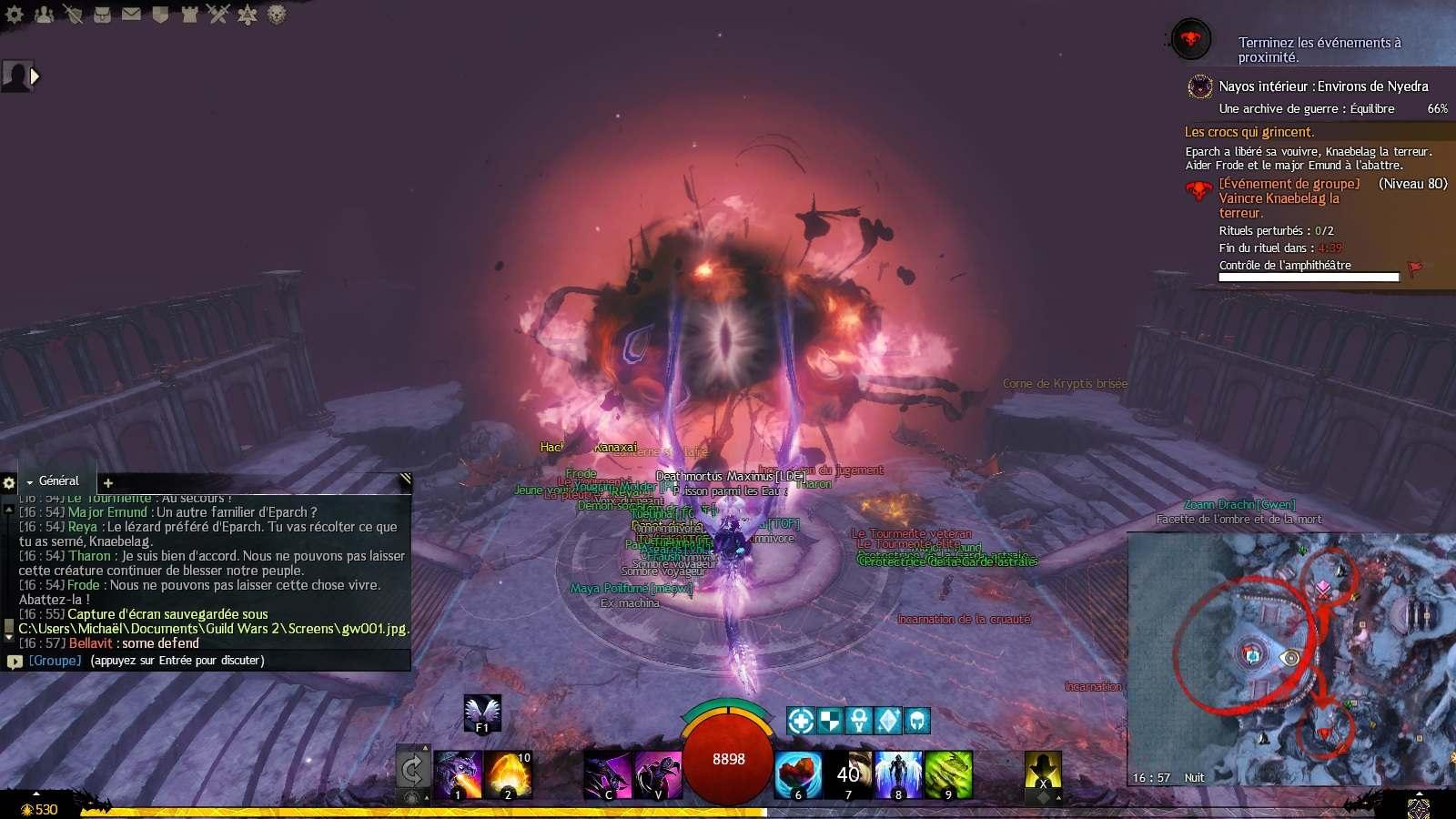The width and height of the screenshot is (1456, 819).
Task: Switch to the Général chat tab
Action: tap(58, 480)
